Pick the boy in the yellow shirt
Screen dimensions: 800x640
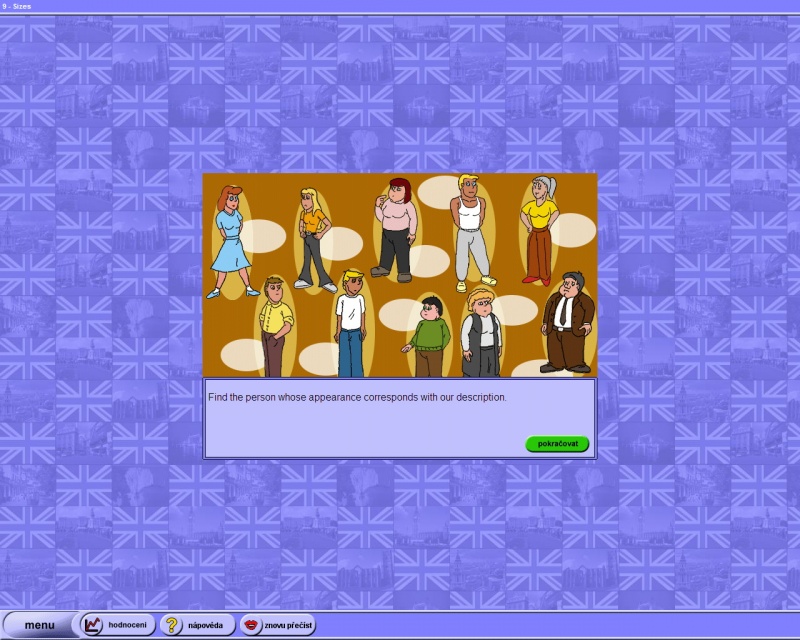275,325
